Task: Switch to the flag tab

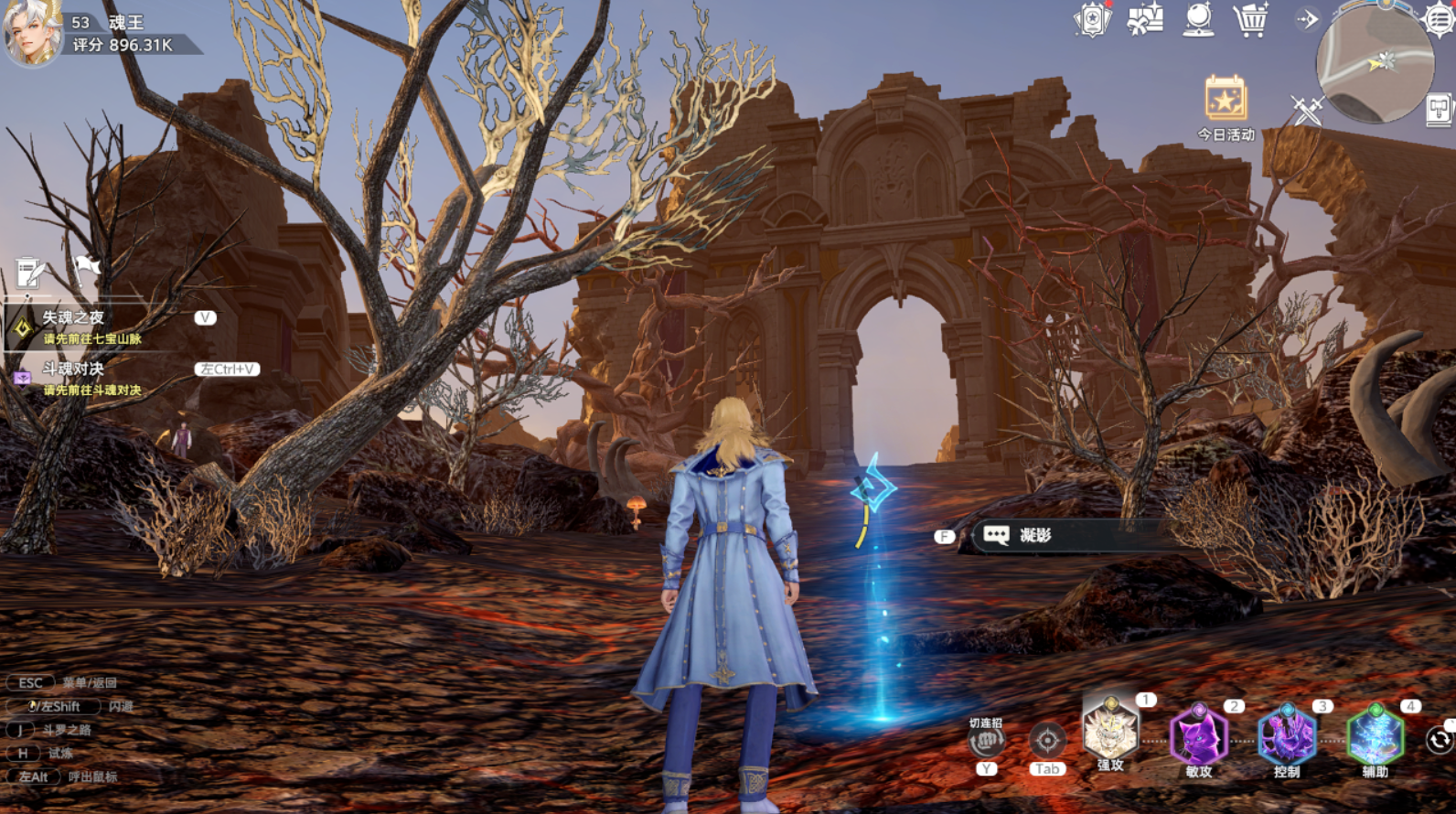Action: tap(86, 270)
